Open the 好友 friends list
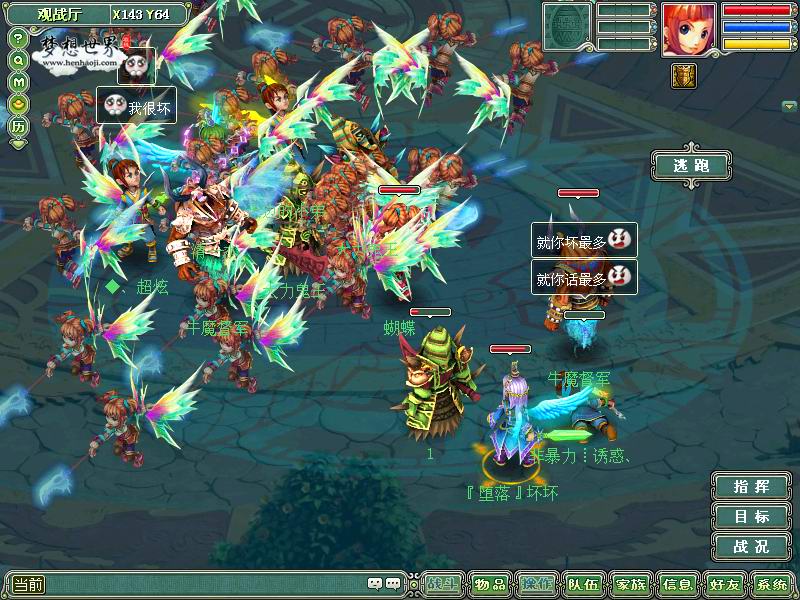 click(x=724, y=584)
